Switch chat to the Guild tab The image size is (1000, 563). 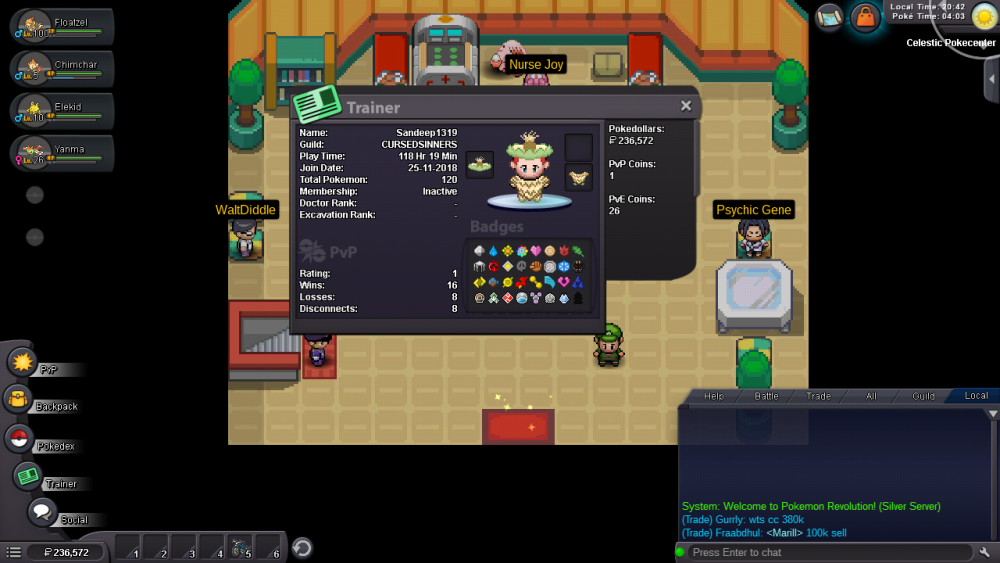(923, 396)
